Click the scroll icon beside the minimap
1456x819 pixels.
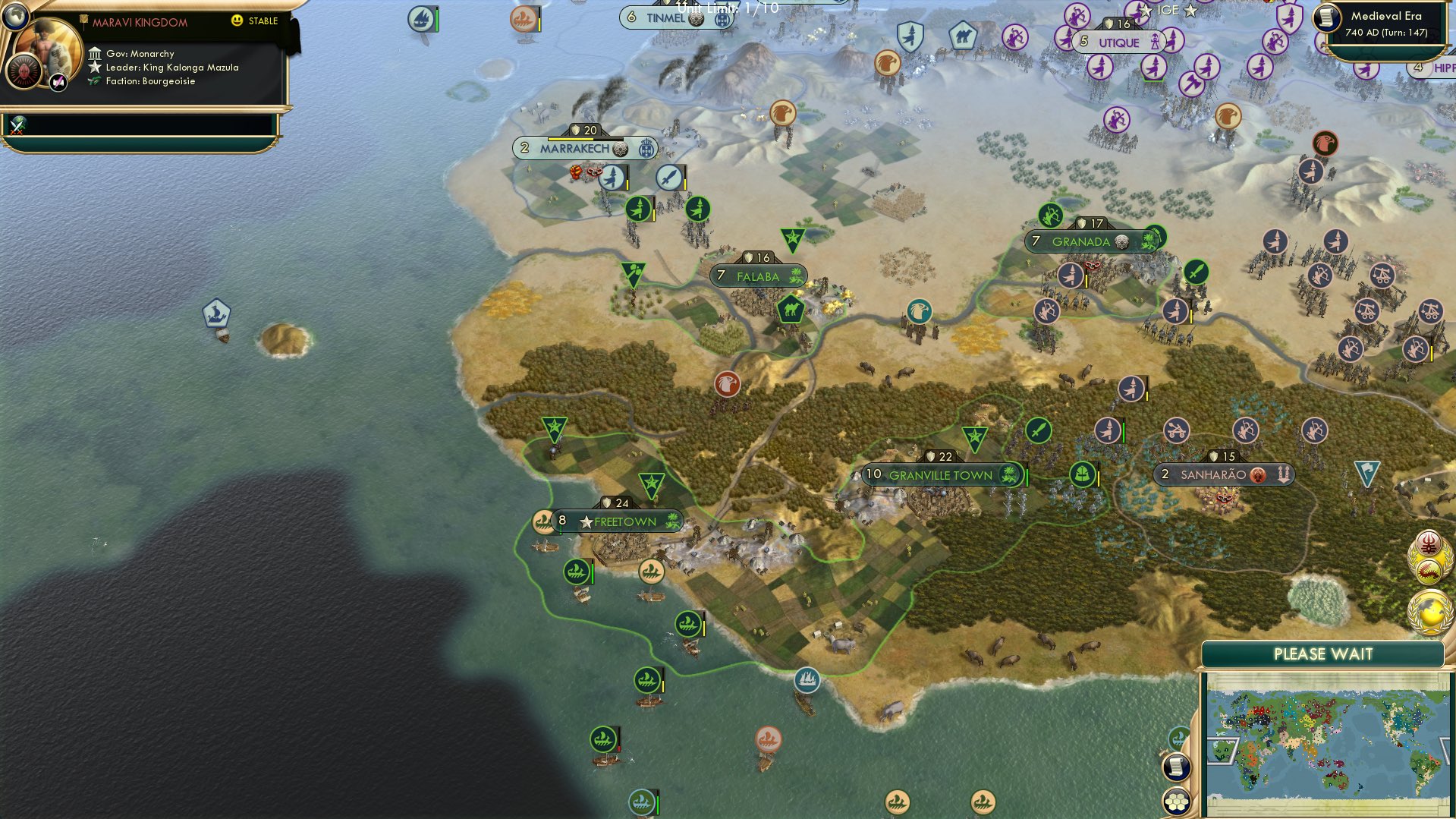point(1176,767)
